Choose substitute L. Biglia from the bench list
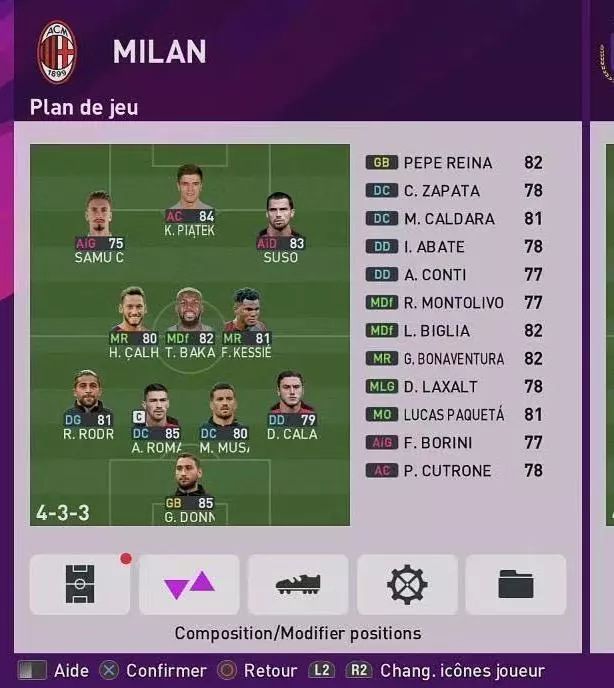The image size is (614, 688). point(455,331)
